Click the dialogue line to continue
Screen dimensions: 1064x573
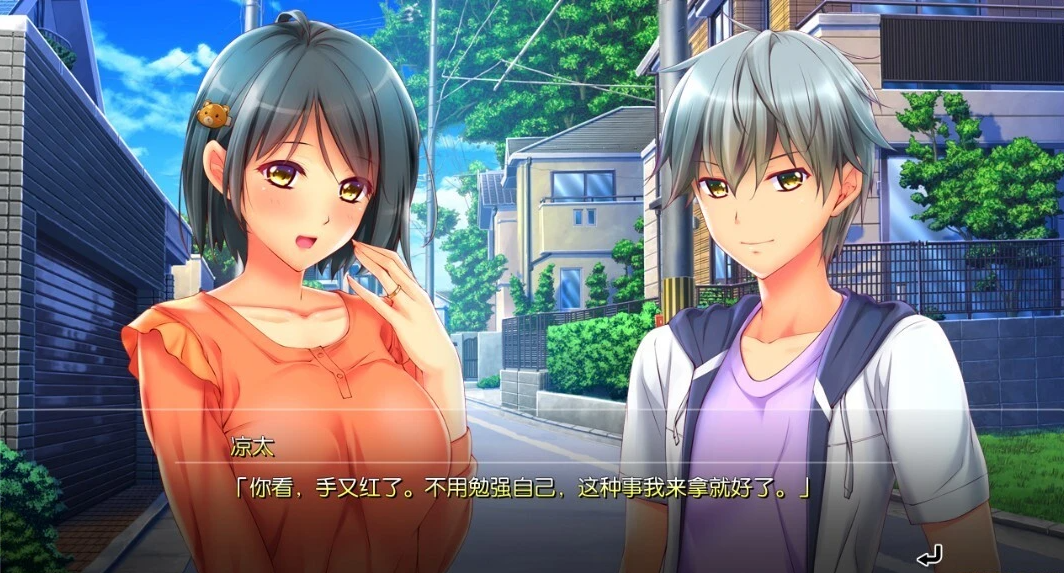(x=519, y=490)
